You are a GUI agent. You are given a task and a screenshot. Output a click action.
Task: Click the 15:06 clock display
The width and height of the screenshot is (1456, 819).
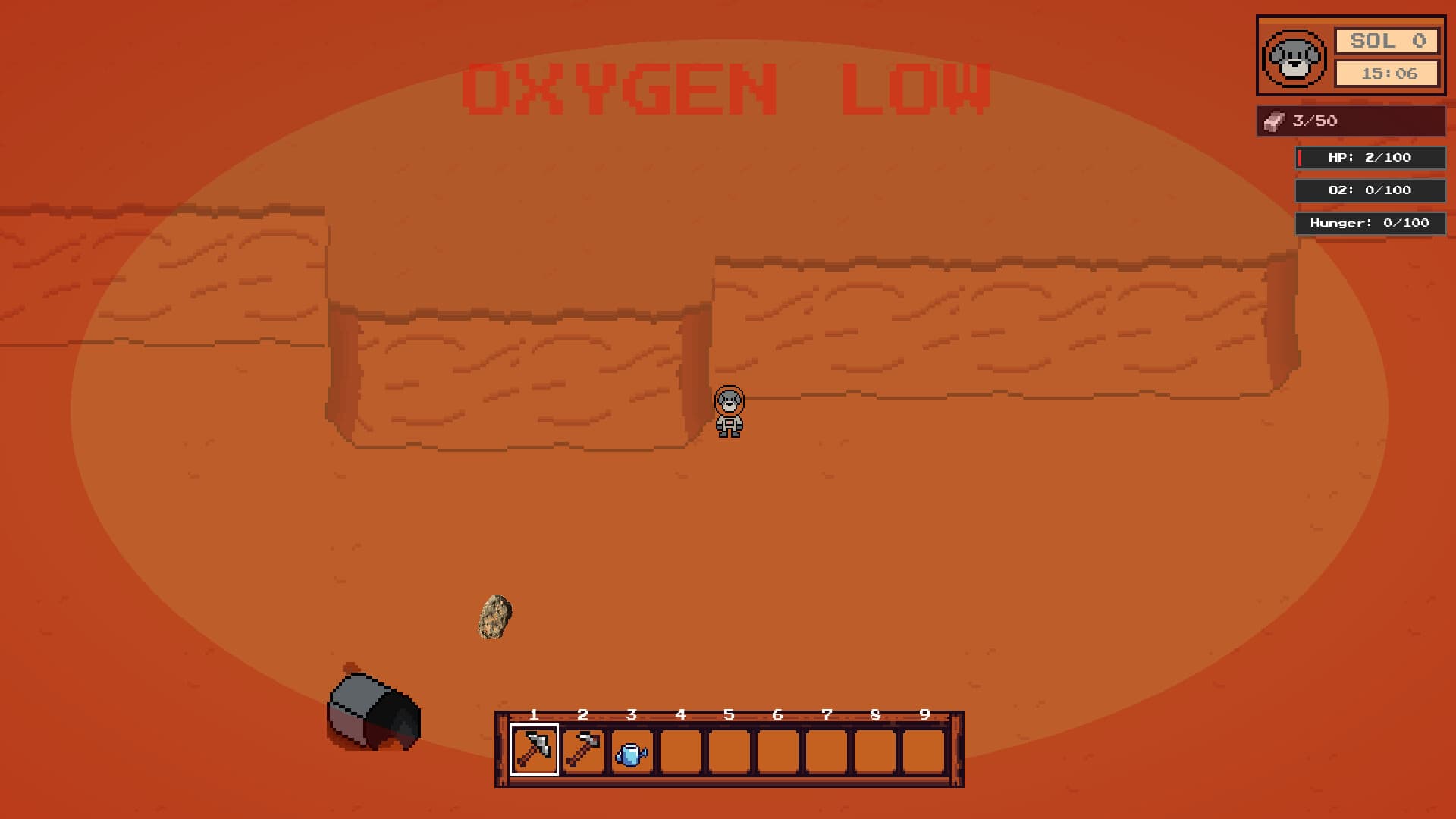tap(1389, 74)
